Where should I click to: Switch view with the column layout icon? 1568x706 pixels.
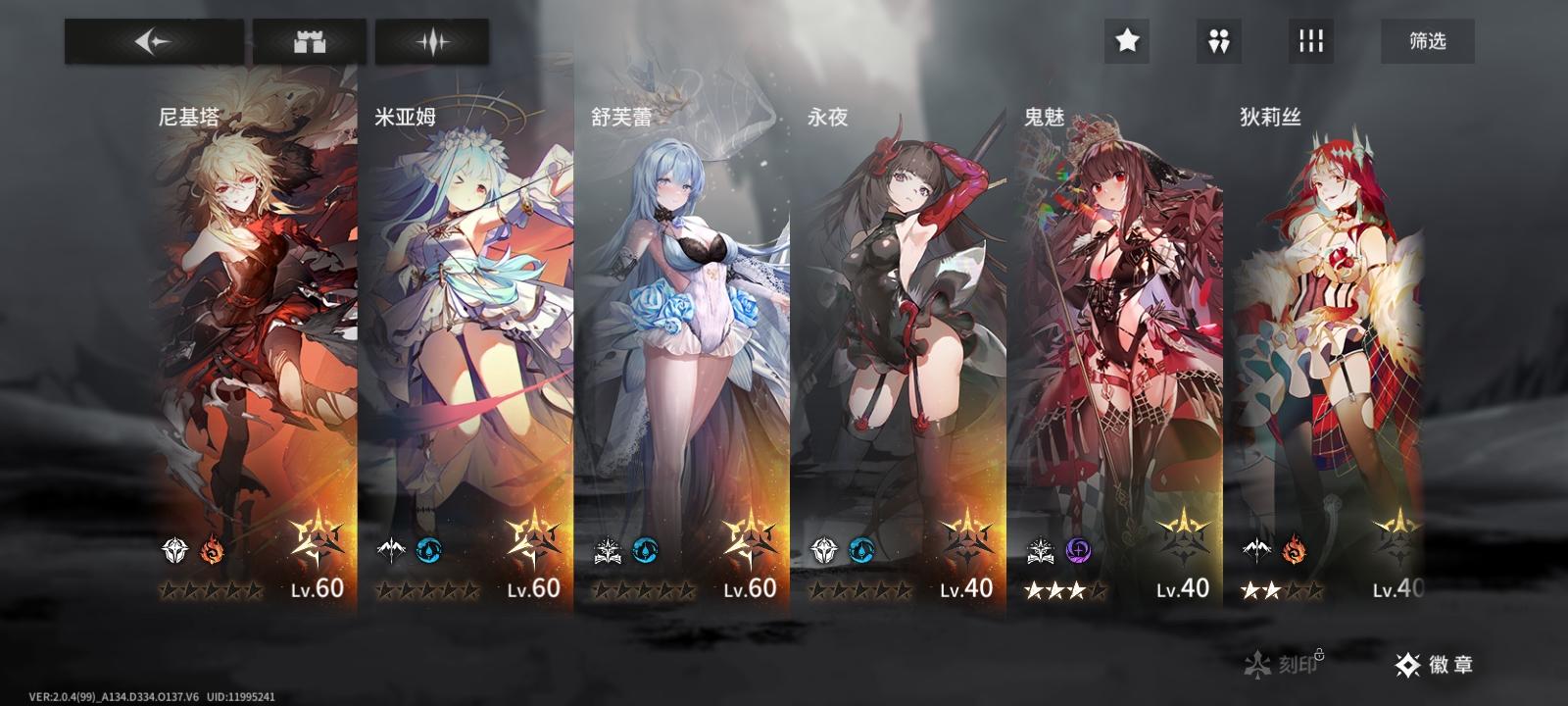[1311, 41]
